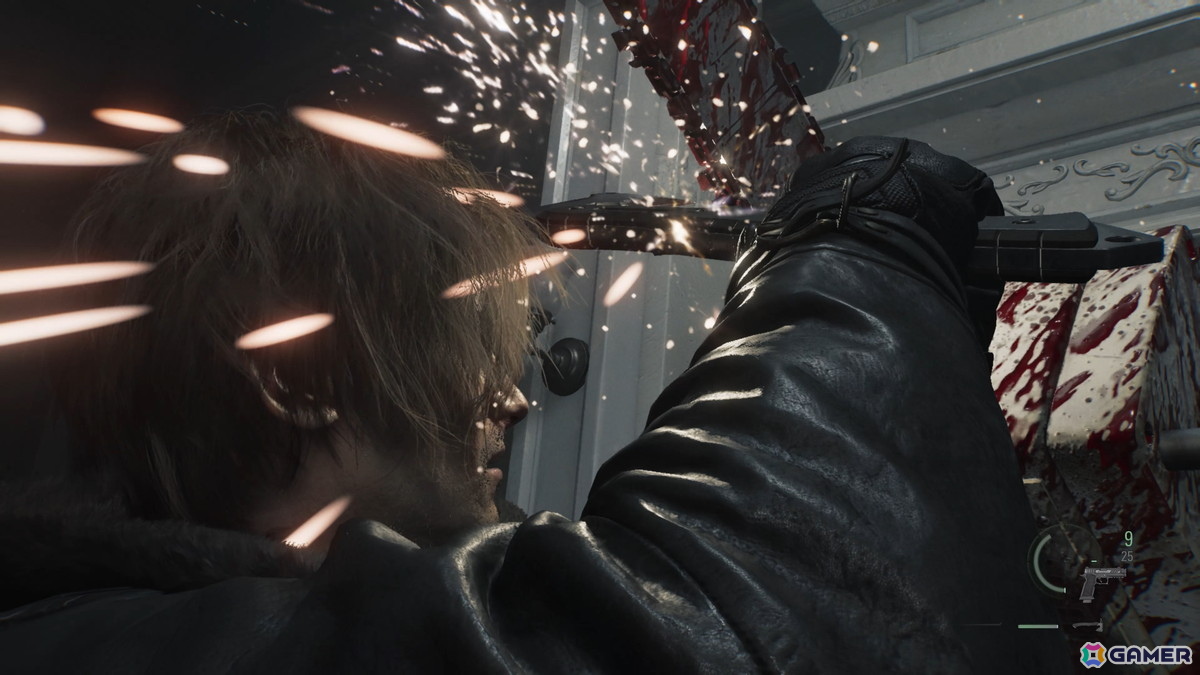Image resolution: width=1200 pixels, height=675 pixels.
Task: Select the equipped handgun icon
Action: pos(1102,581)
